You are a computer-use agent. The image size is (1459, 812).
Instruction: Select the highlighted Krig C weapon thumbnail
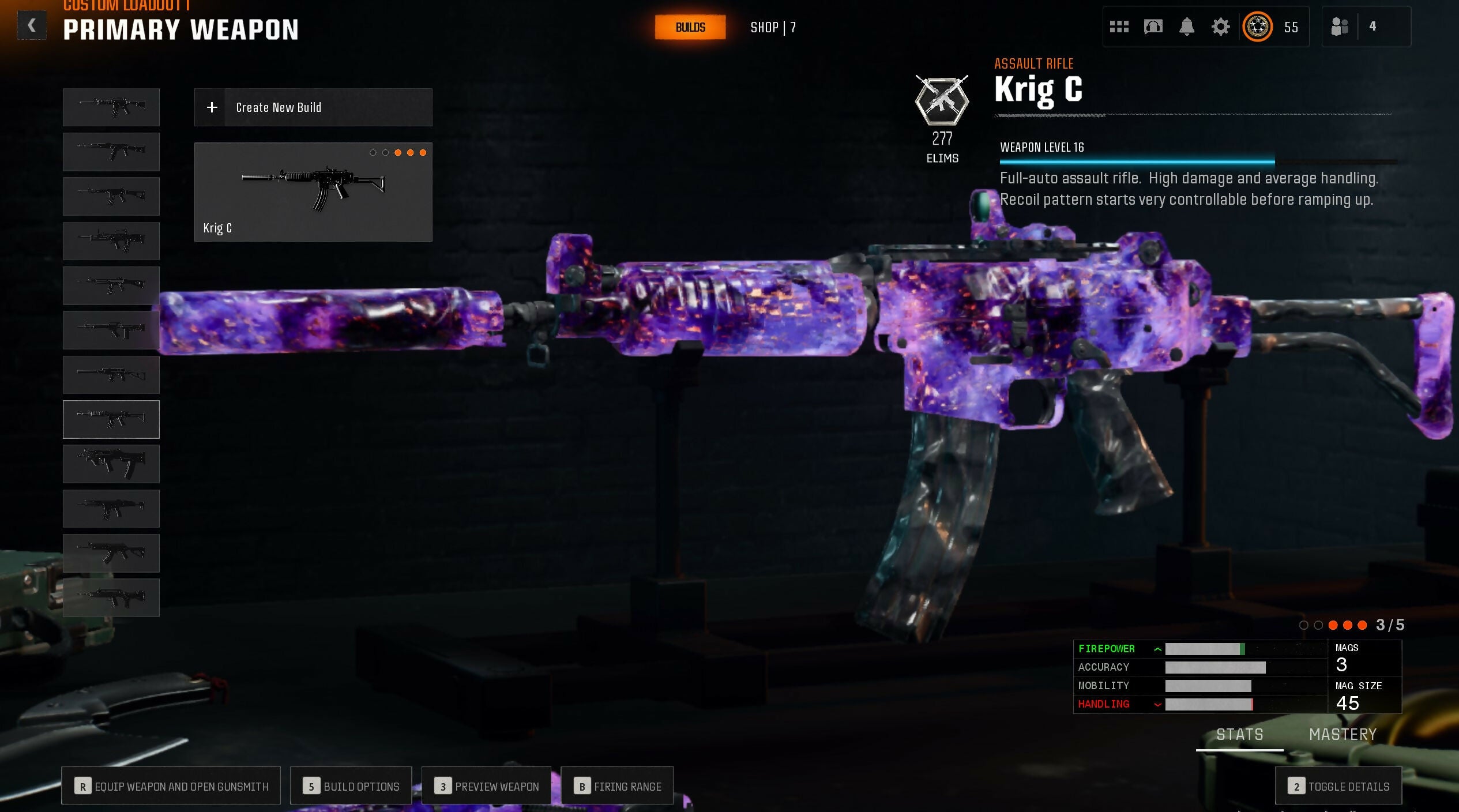pos(111,419)
